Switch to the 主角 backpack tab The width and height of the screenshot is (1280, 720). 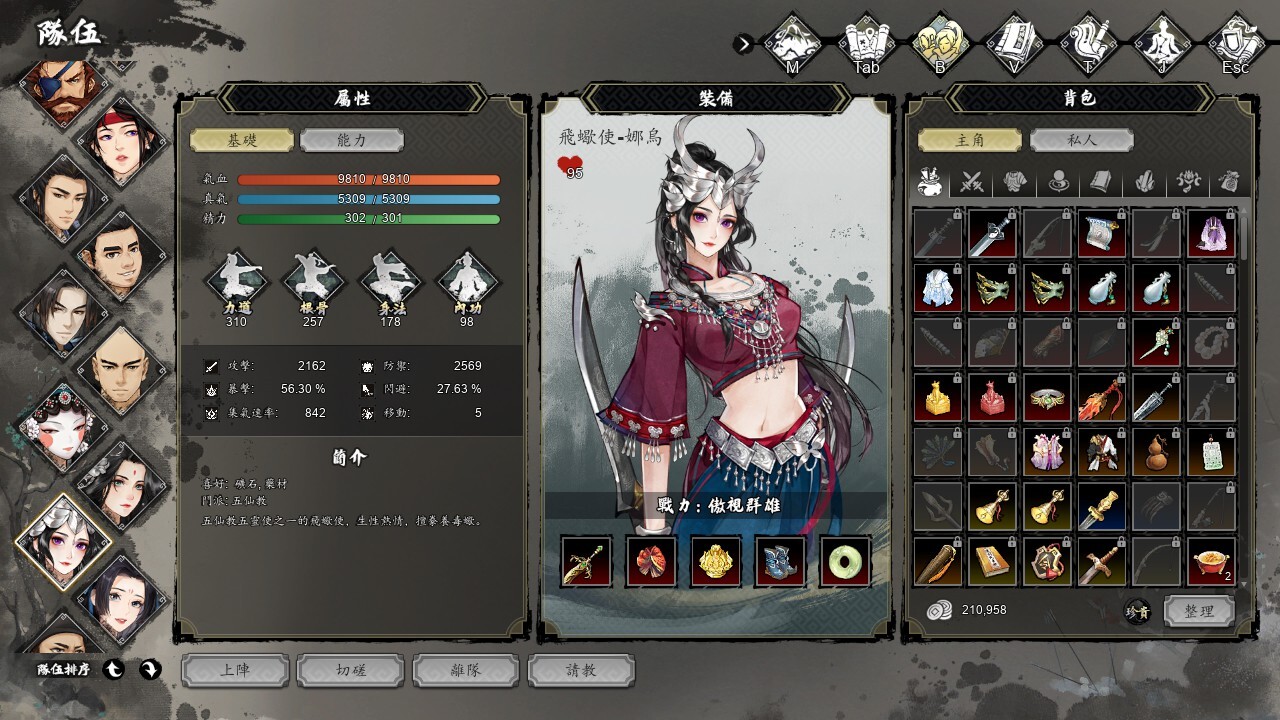[x=970, y=140]
